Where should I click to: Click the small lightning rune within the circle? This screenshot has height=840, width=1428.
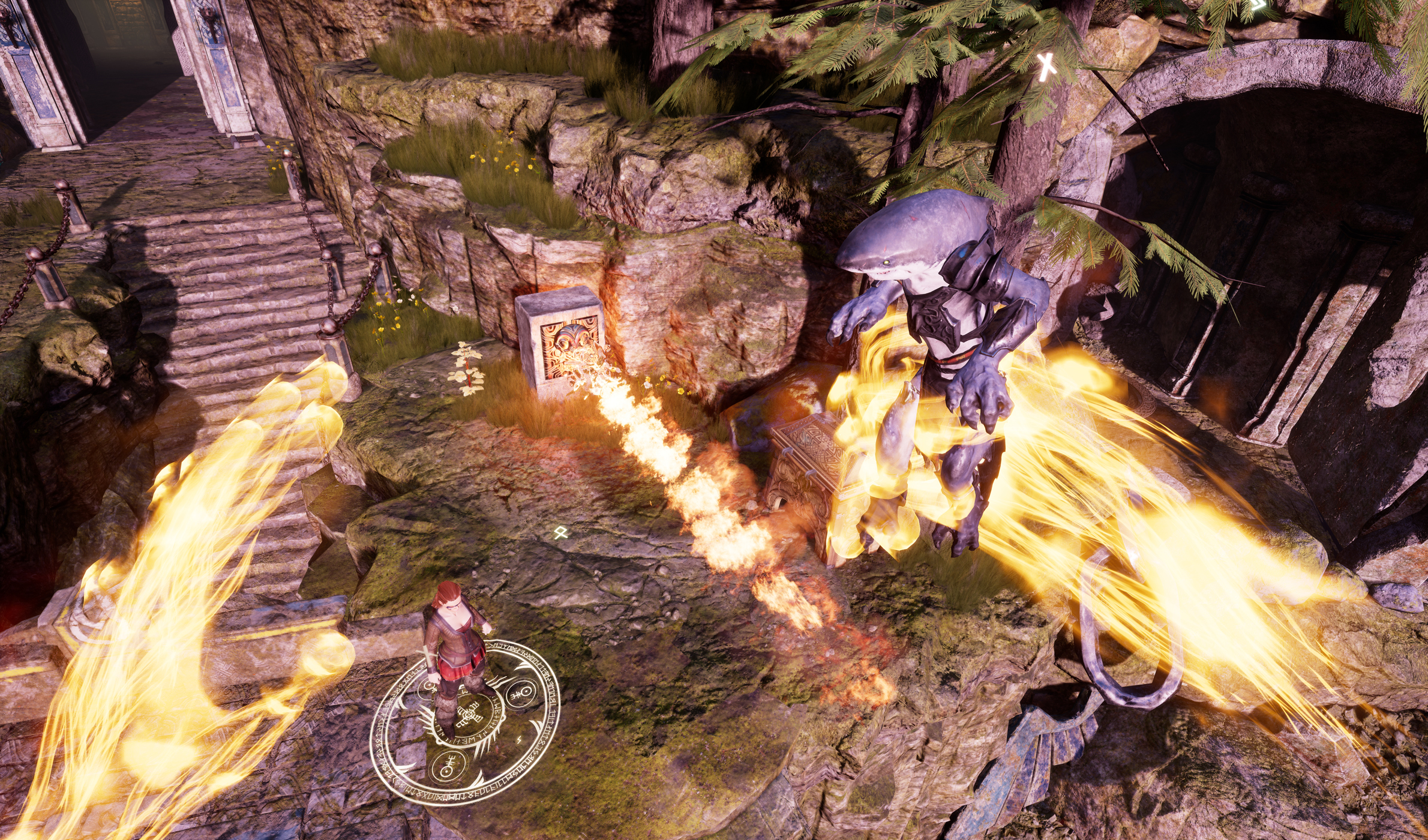click(x=518, y=739)
